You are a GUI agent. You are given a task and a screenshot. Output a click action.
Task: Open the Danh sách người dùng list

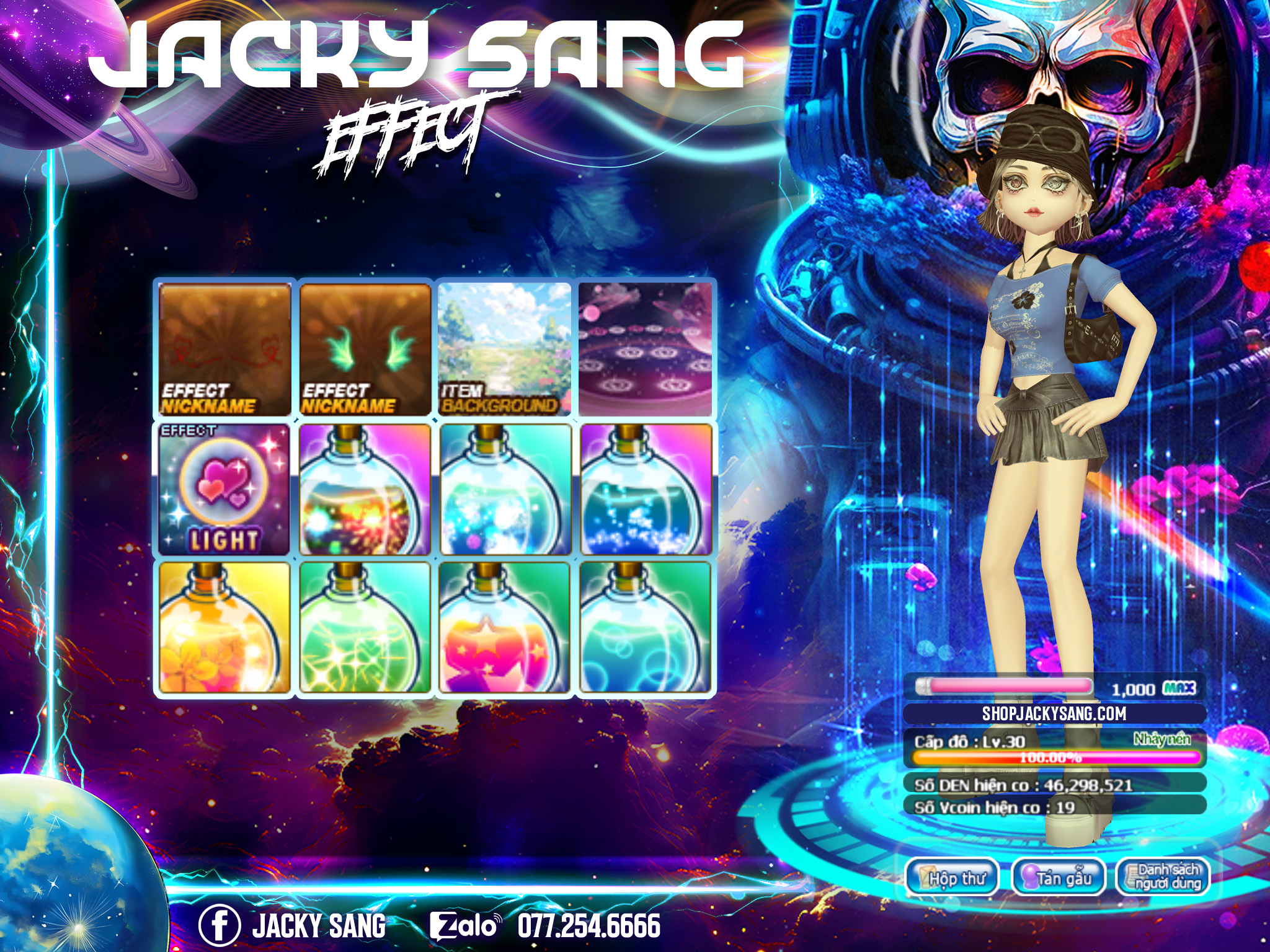[x=1163, y=878]
